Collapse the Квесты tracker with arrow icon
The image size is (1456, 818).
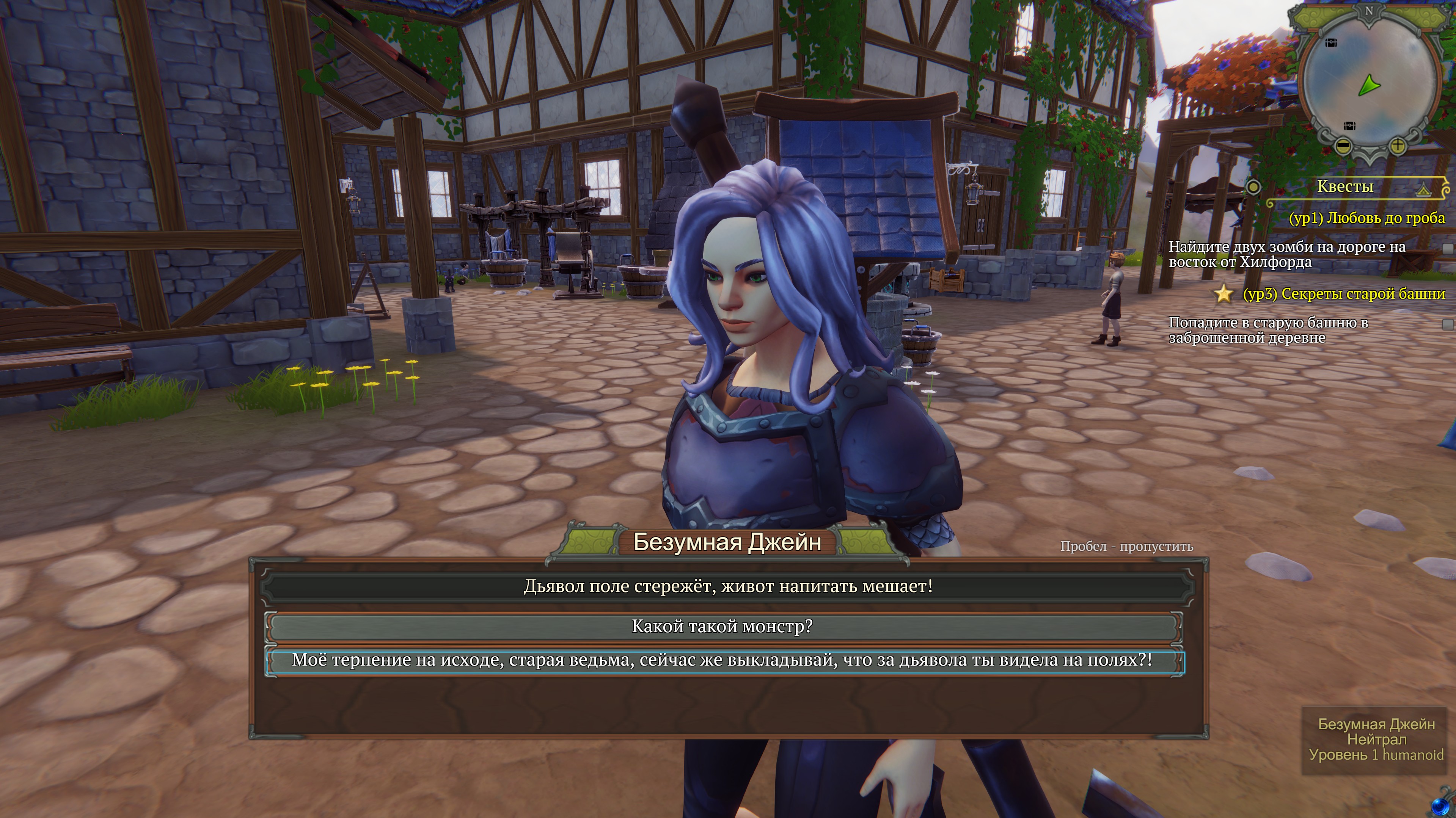coord(1423,189)
